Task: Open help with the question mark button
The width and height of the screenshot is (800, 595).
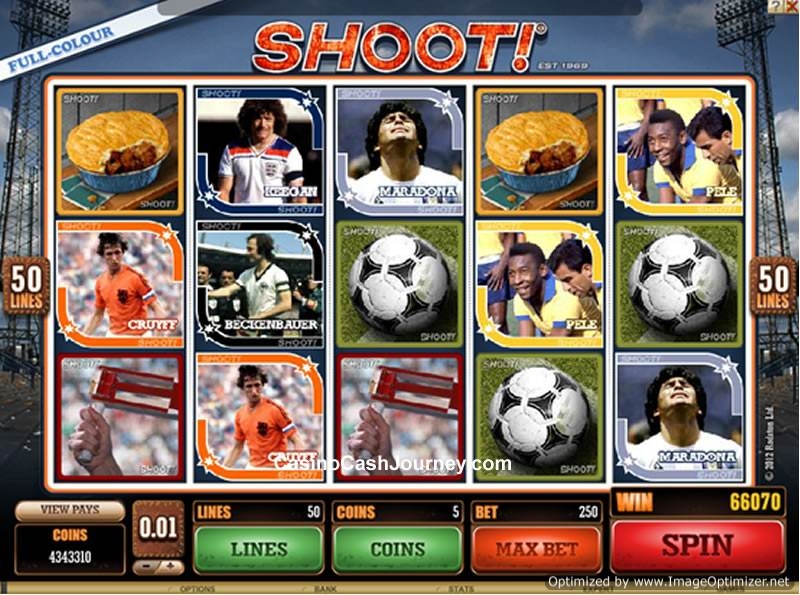Action: (777, 6)
